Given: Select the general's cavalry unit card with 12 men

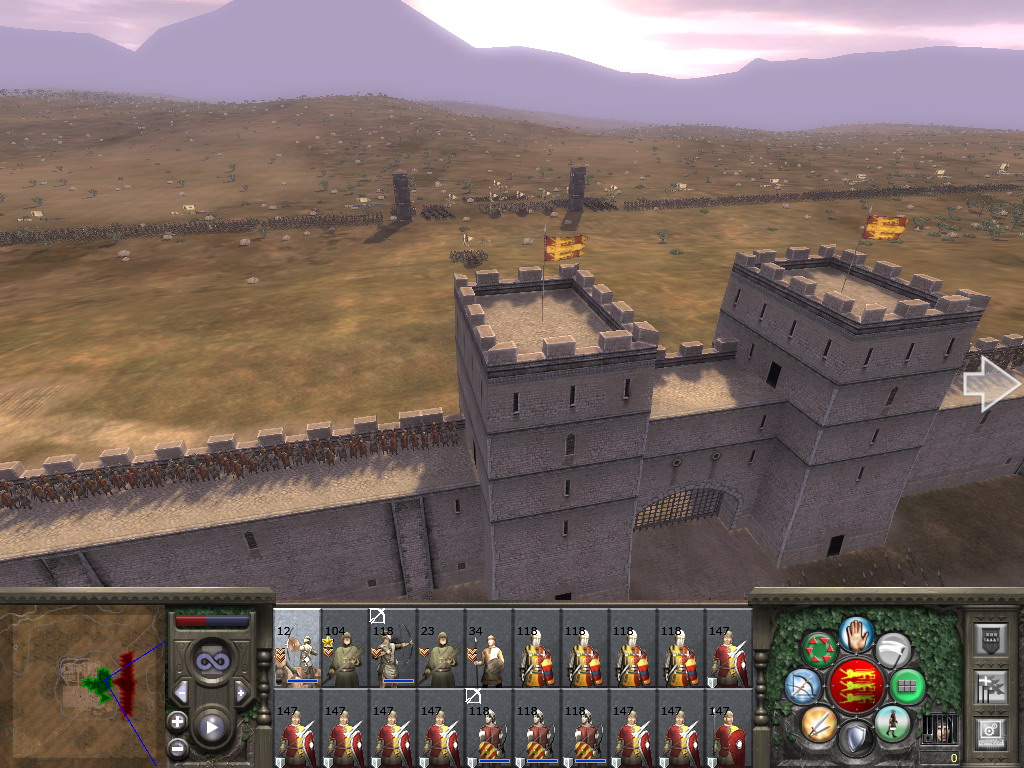Looking at the screenshot, I should (297, 649).
